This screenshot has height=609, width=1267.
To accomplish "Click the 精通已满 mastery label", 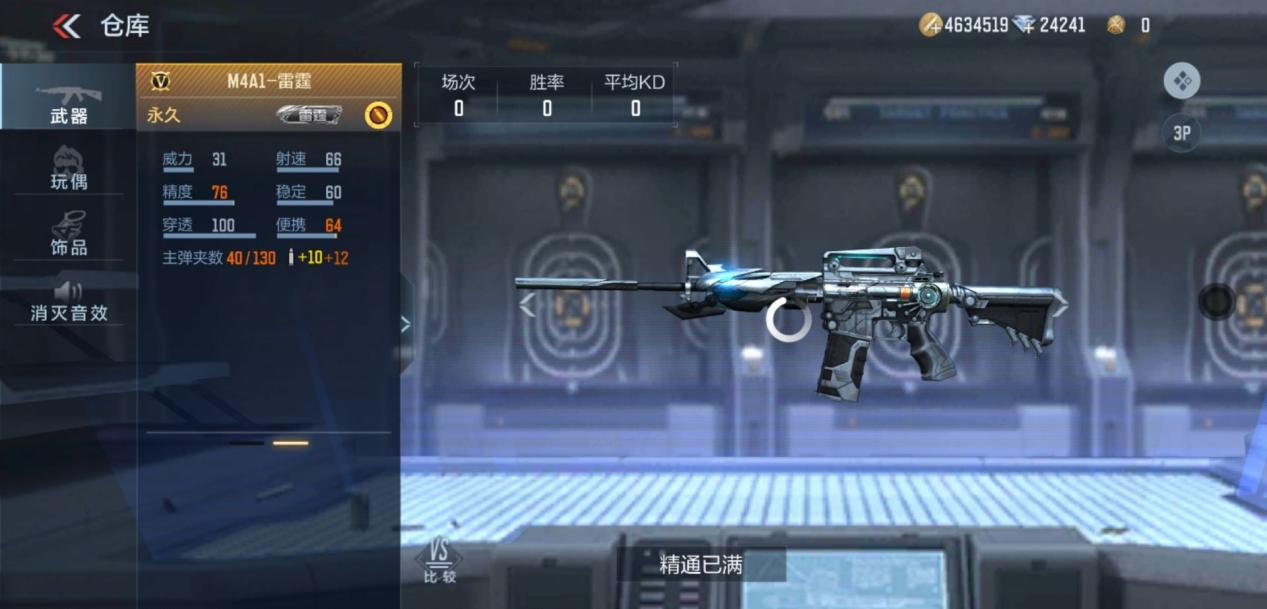I will (x=700, y=565).
